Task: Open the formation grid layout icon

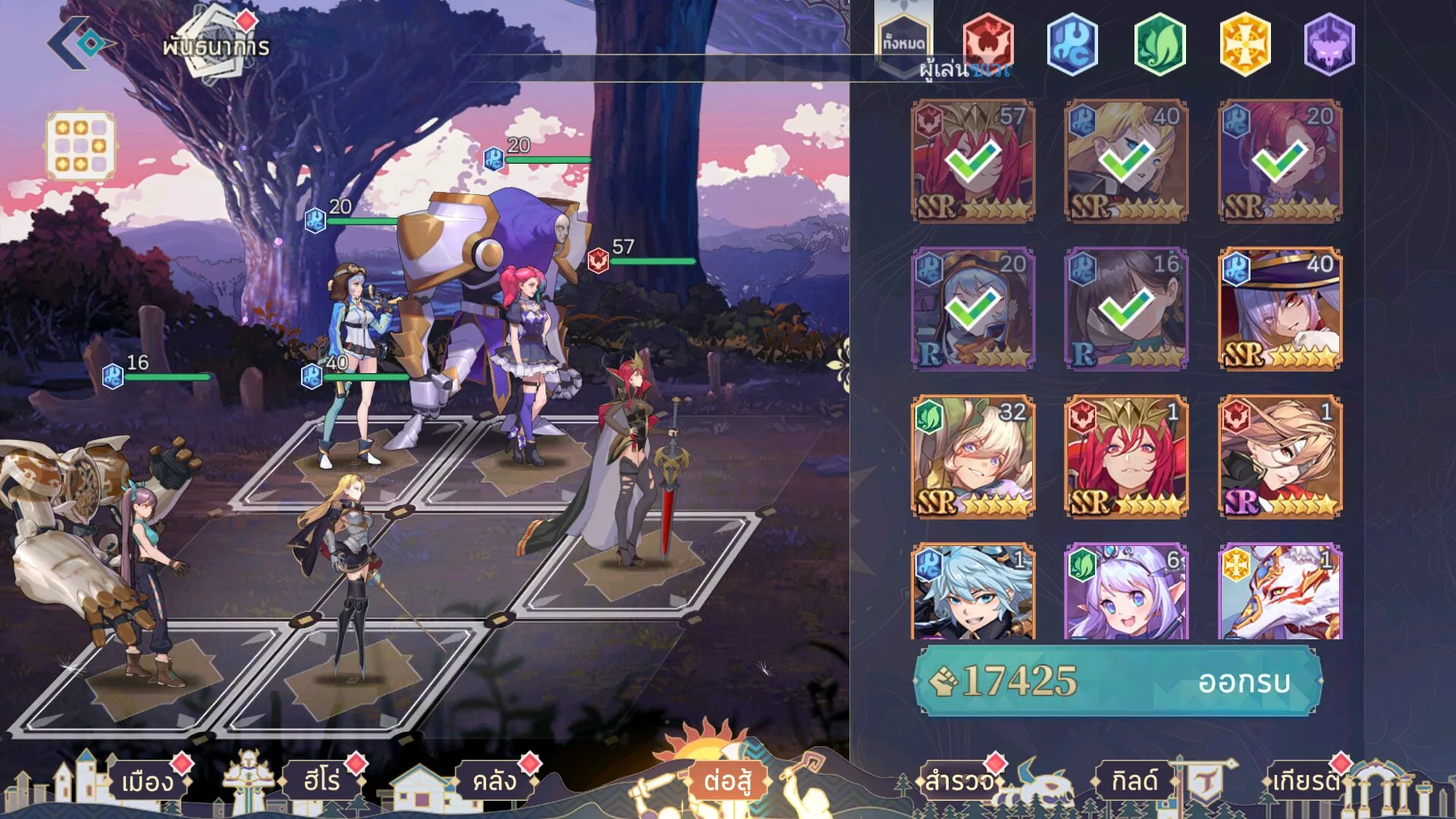Action: point(80,146)
